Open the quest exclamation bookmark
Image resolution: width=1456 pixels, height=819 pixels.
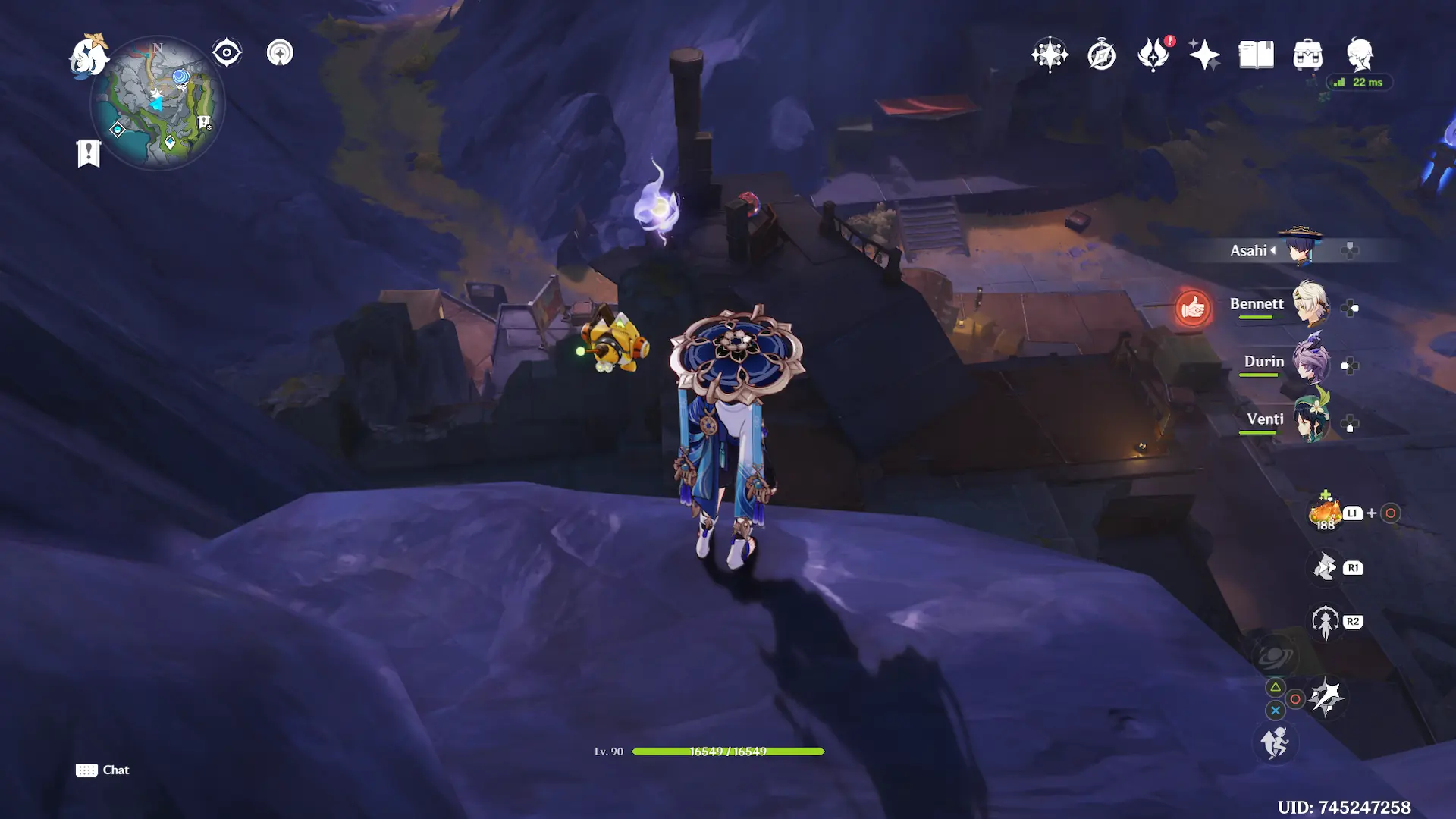89,153
